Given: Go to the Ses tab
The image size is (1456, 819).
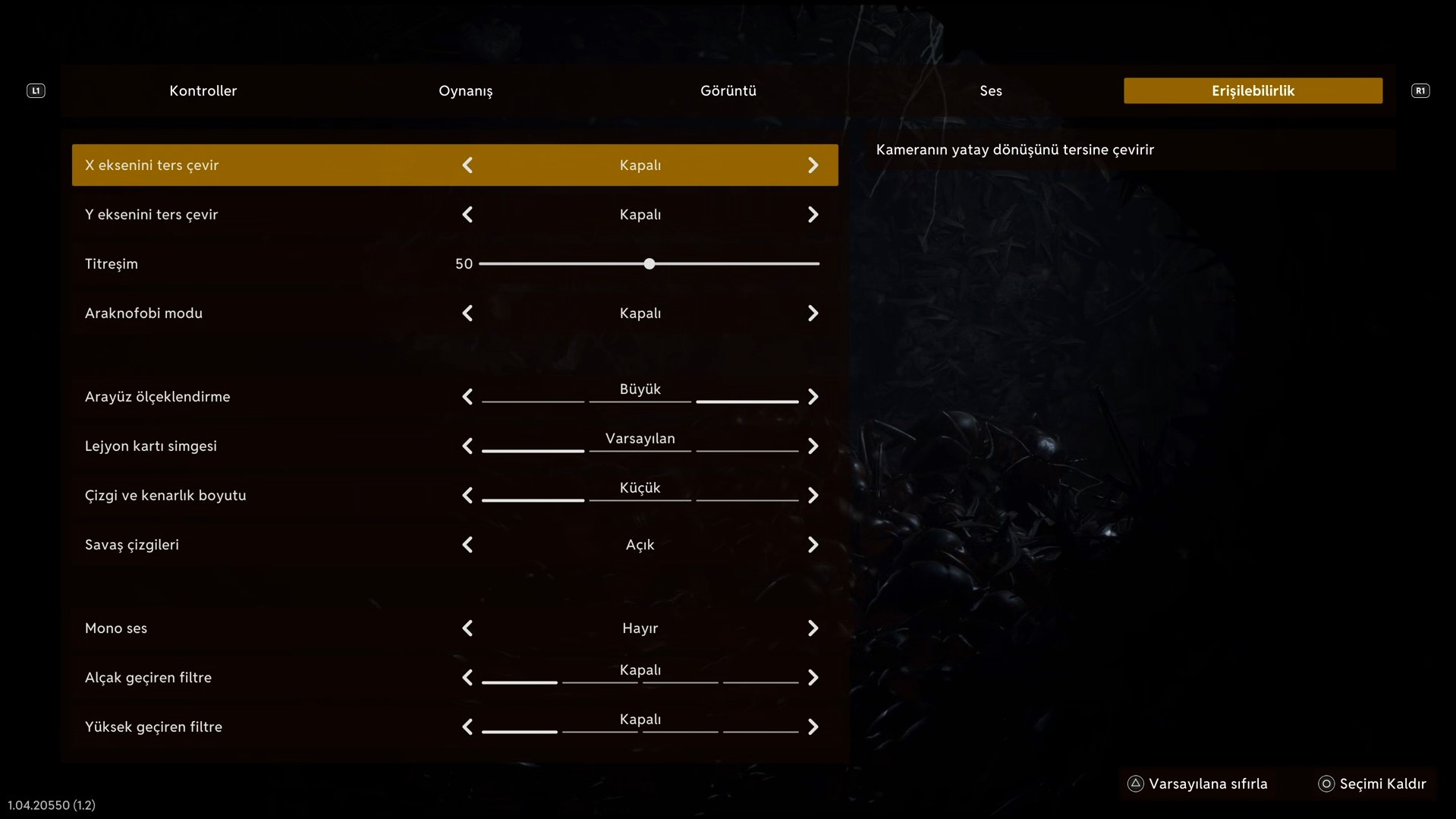Looking at the screenshot, I should click(x=990, y=91).
